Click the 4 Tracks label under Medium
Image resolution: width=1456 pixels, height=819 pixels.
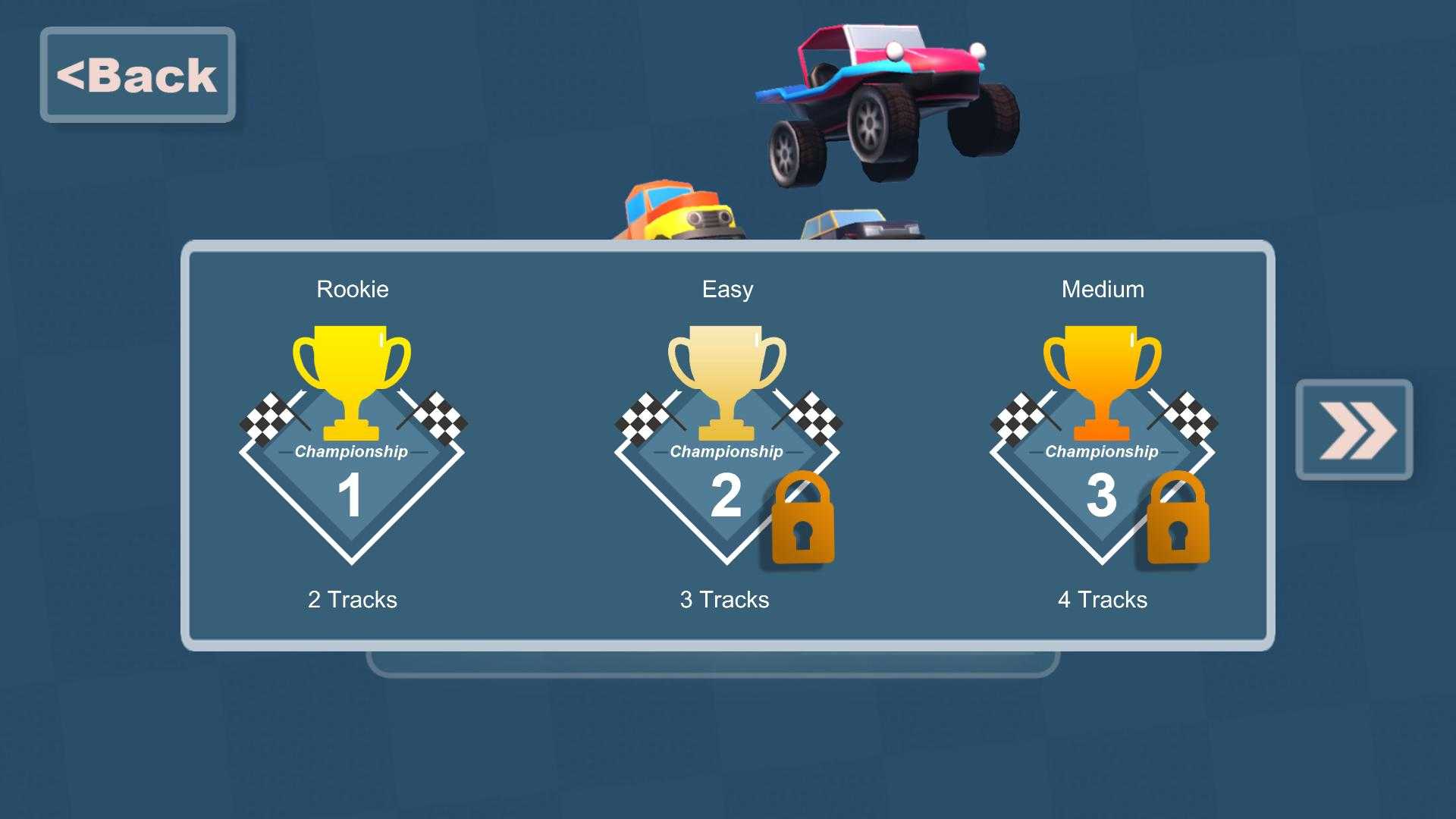click(x=1101, y=599)
